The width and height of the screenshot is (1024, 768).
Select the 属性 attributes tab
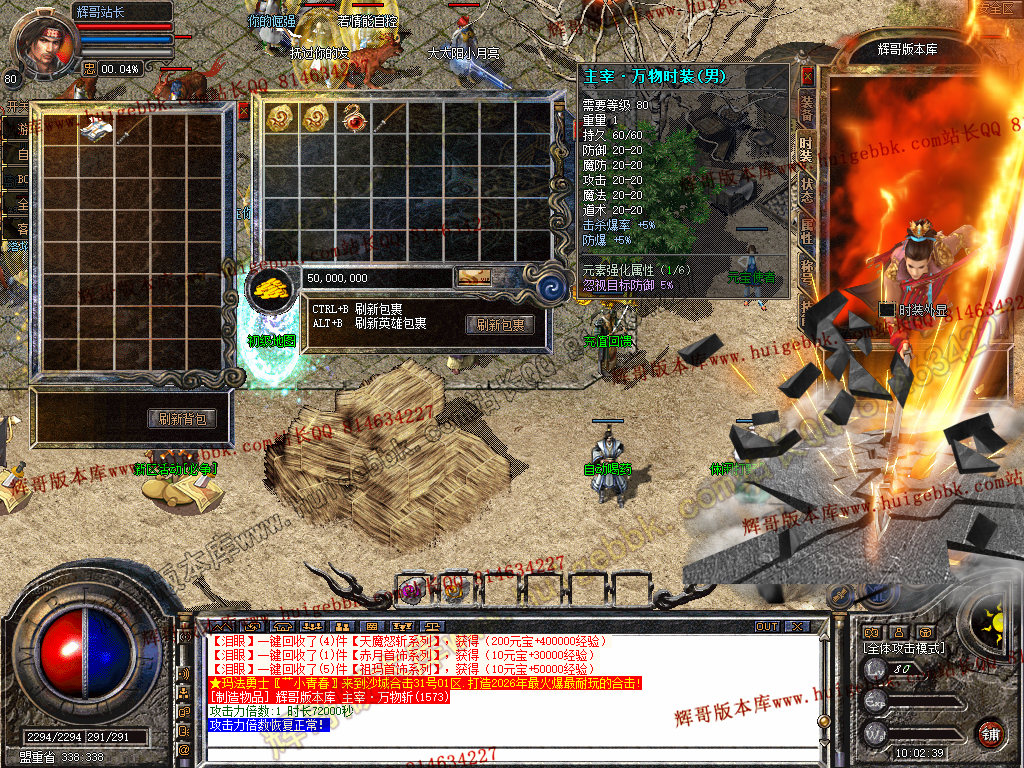point(806,232)
